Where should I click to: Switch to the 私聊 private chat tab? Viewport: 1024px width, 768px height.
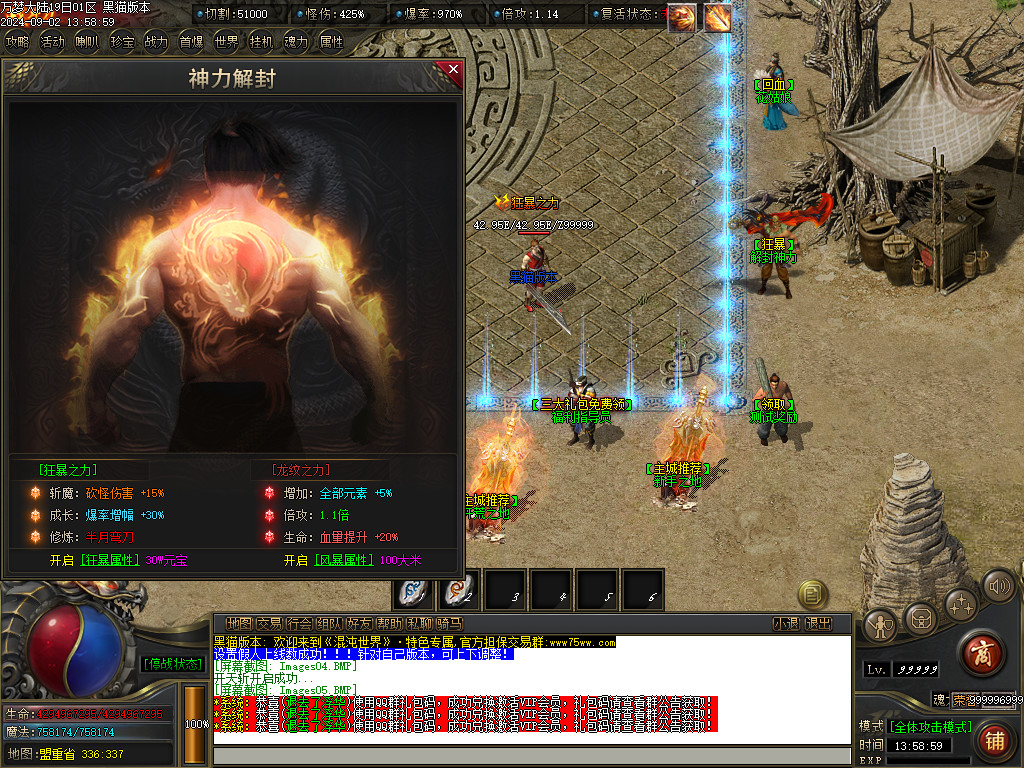(x=419, y=623)
